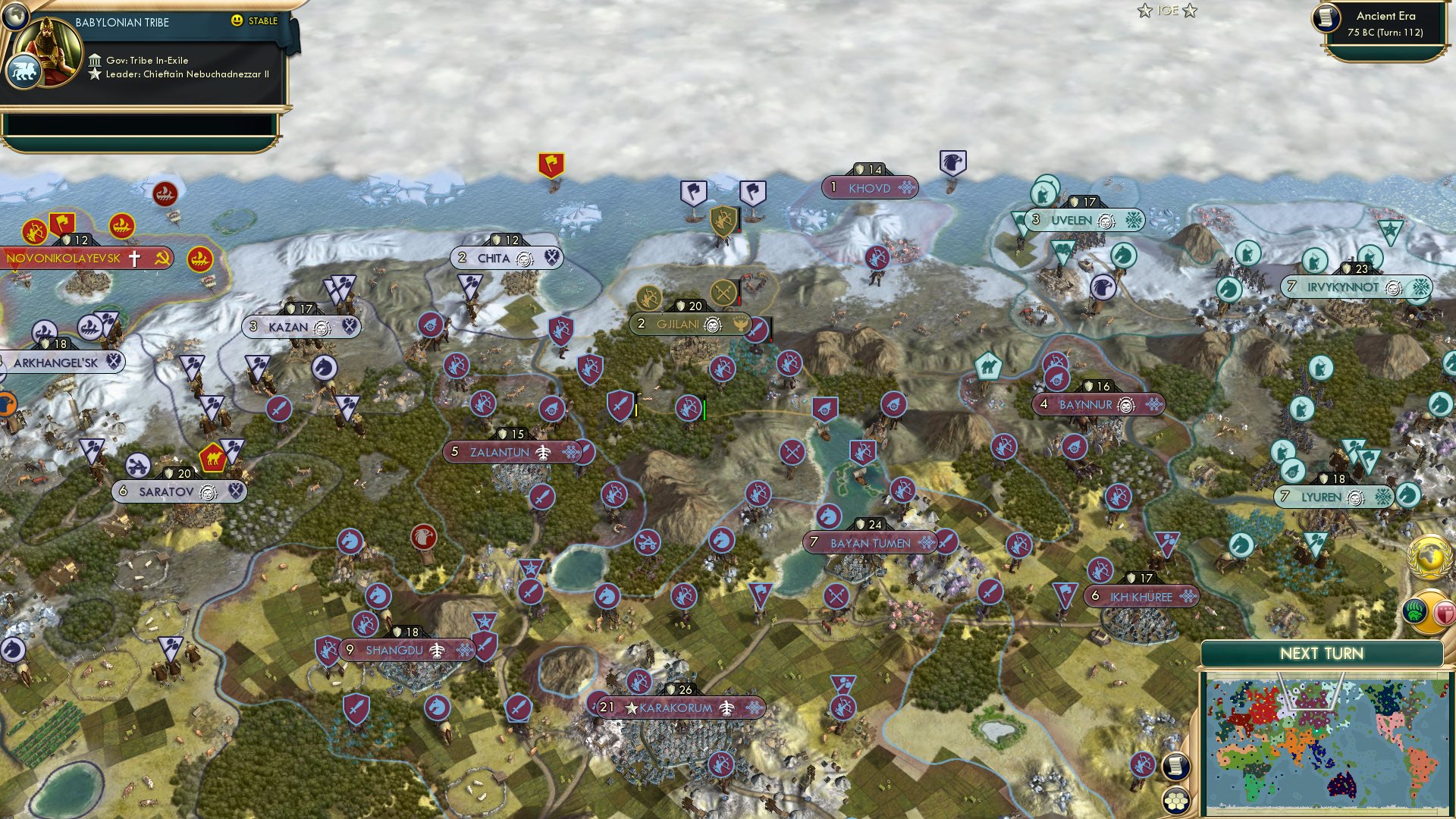1456x819 pixels.
Task: Open the IGE in-game editor
Action: point(1168,11)
